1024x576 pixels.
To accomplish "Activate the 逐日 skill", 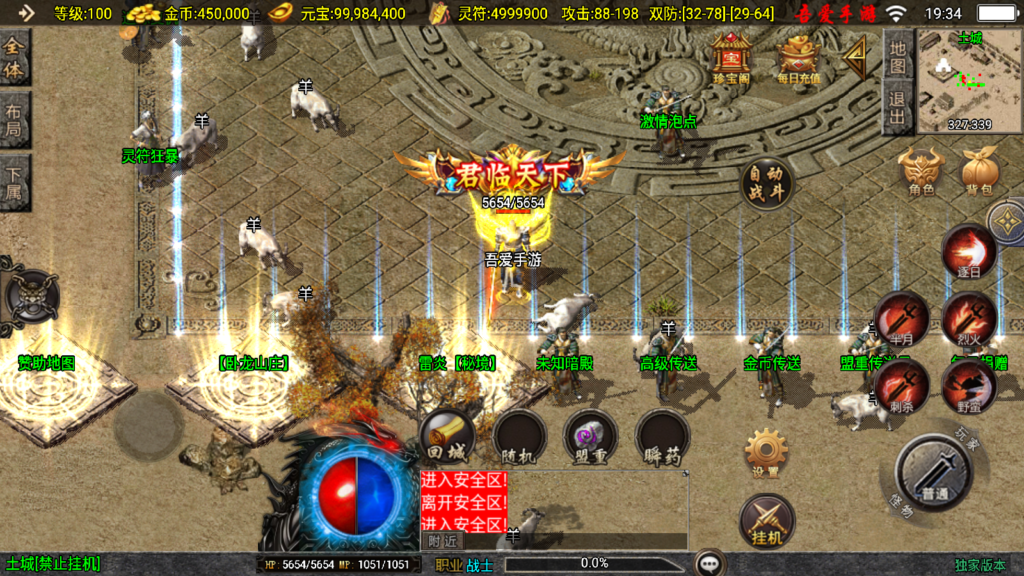I will click(968, 251).
